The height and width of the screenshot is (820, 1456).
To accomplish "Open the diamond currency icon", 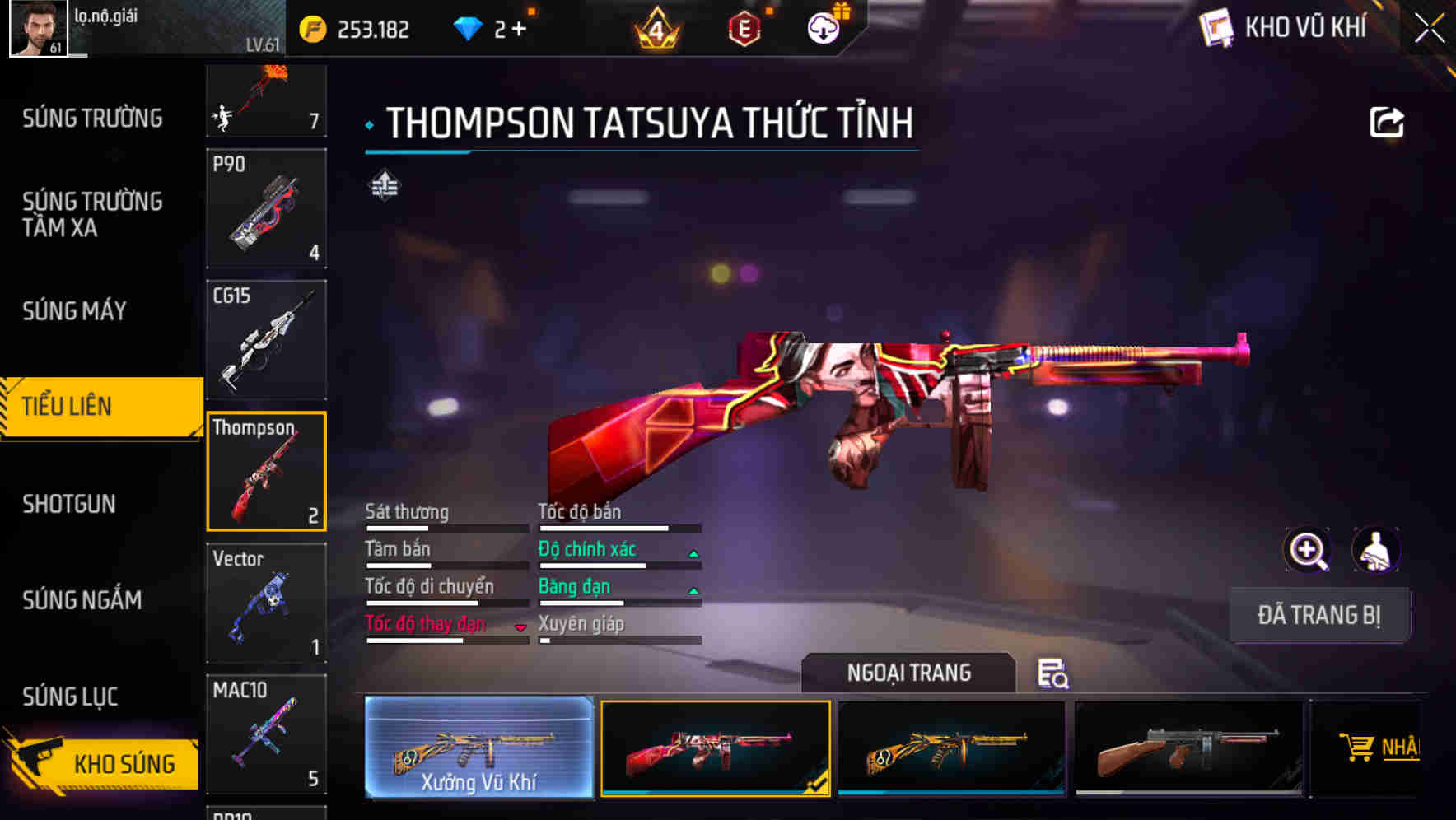I will pos(469,27).
